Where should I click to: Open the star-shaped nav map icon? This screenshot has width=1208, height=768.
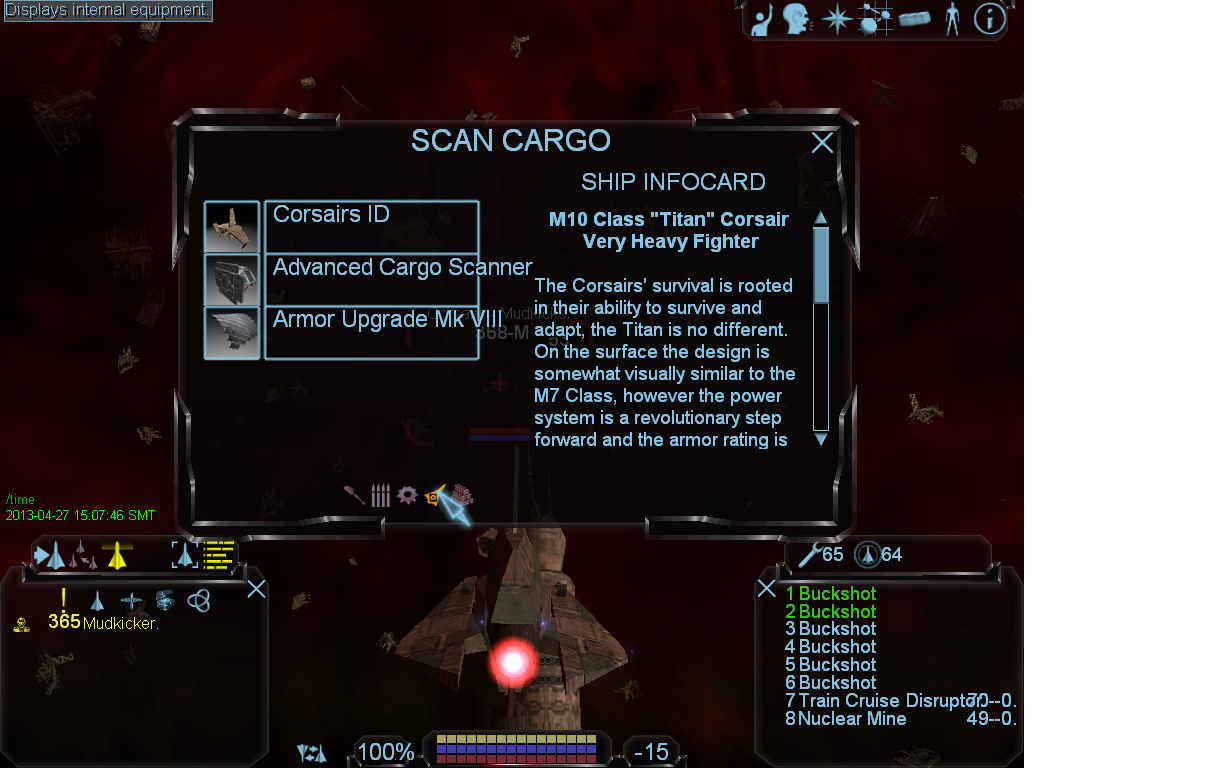836,19
